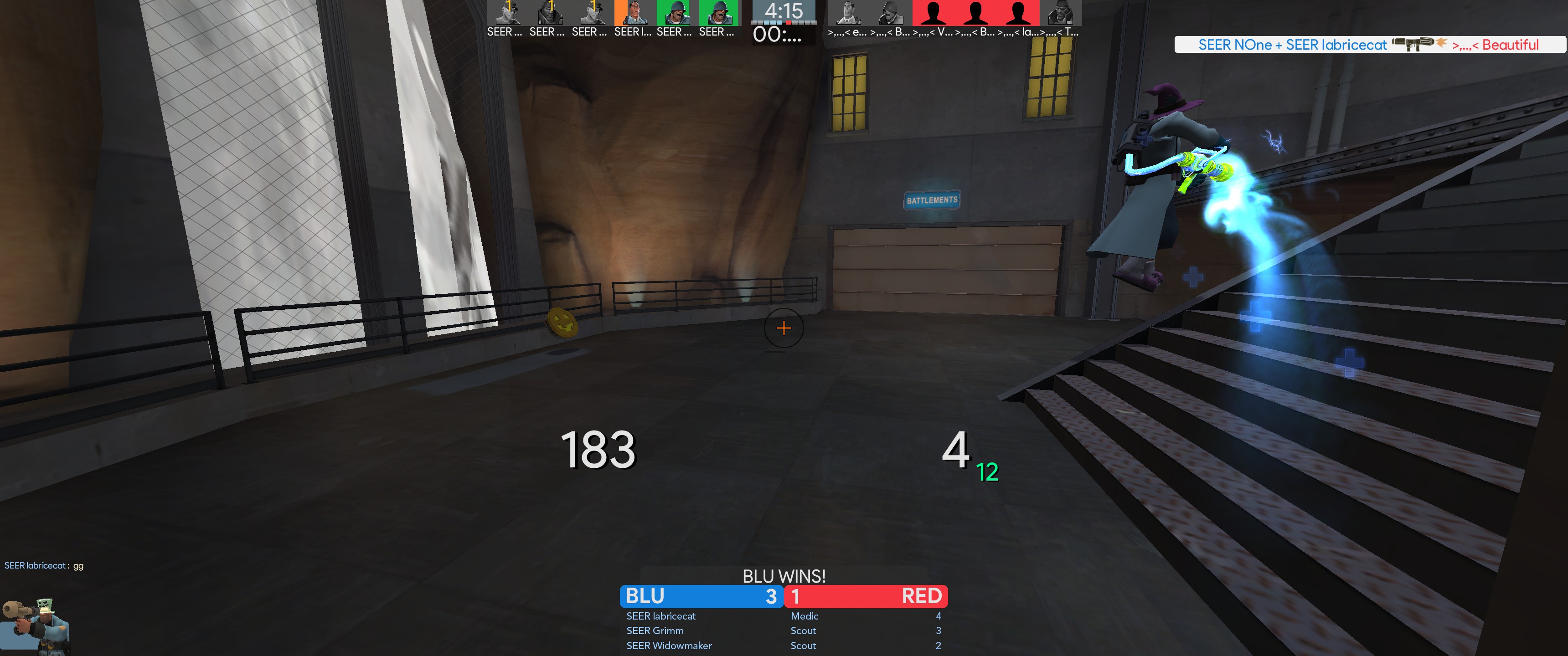Select the BLU Medic portrait with orange background

click(633, 13)
